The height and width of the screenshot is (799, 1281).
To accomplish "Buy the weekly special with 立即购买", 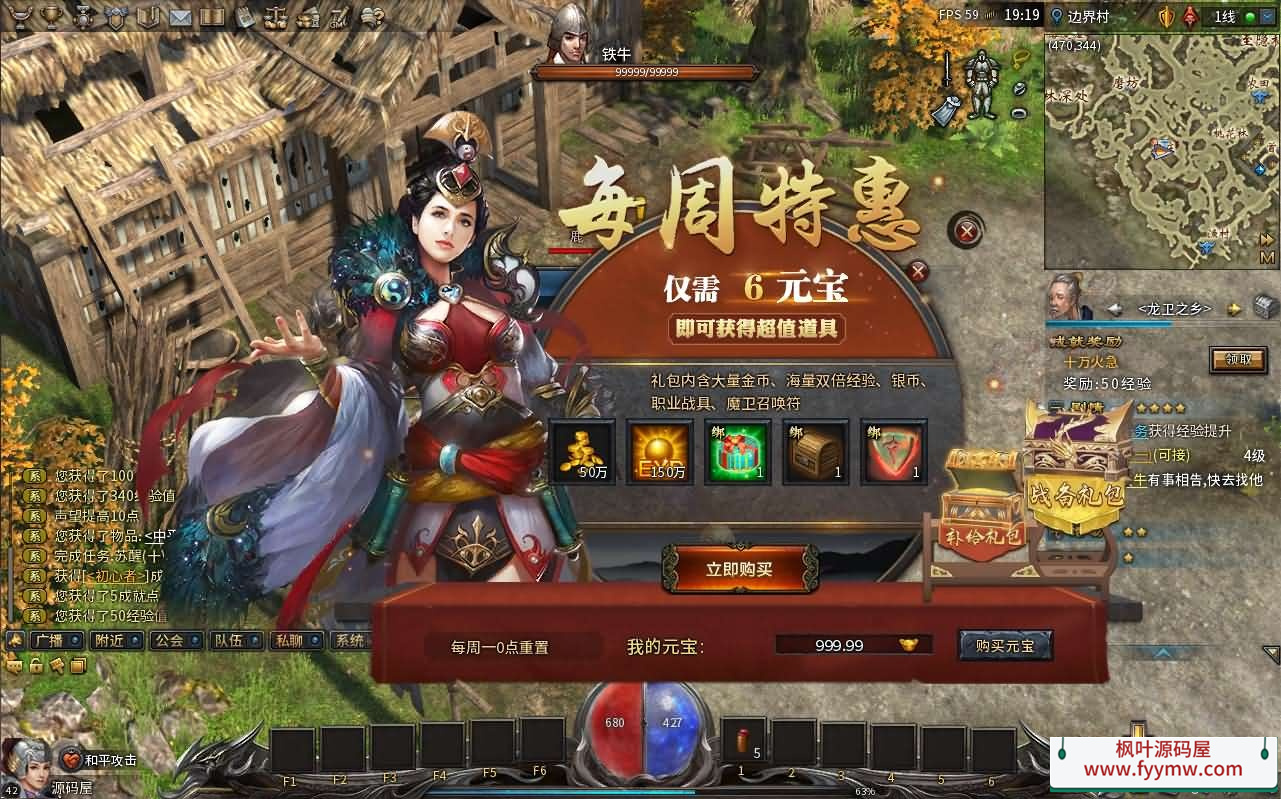I will 740,569.
